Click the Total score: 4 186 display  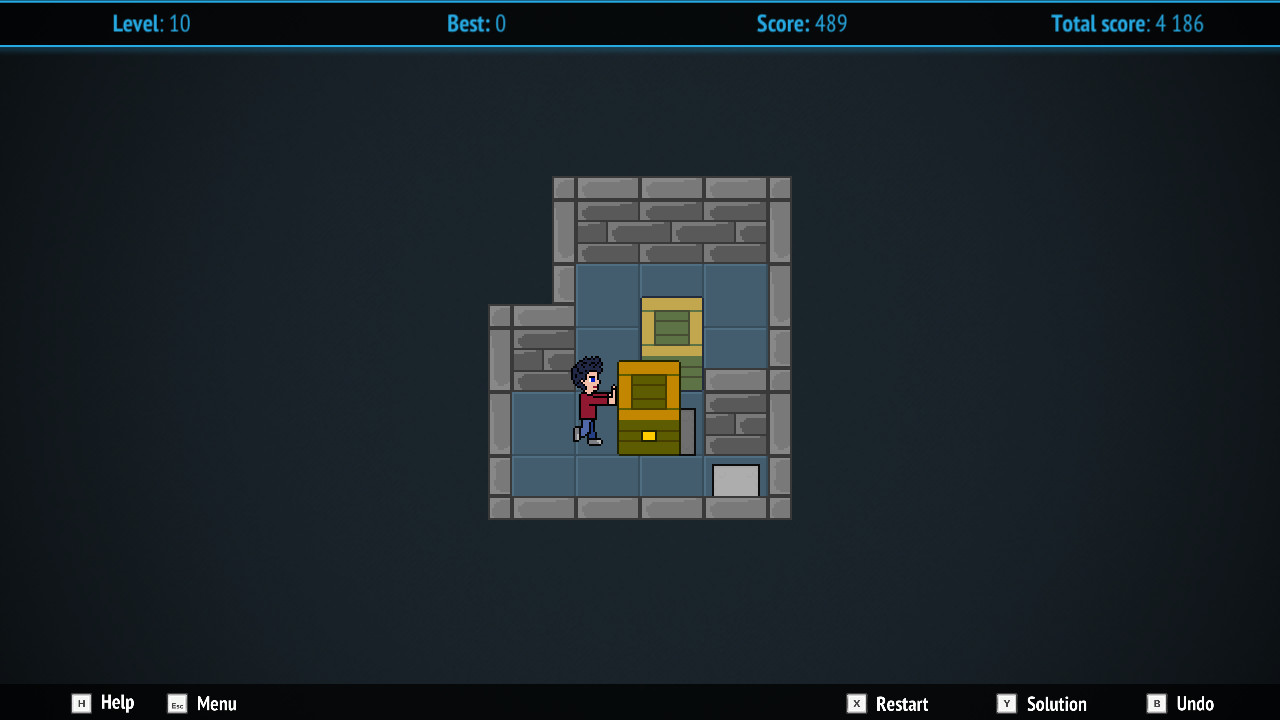pyautogui.click(x=1127, y=24)
